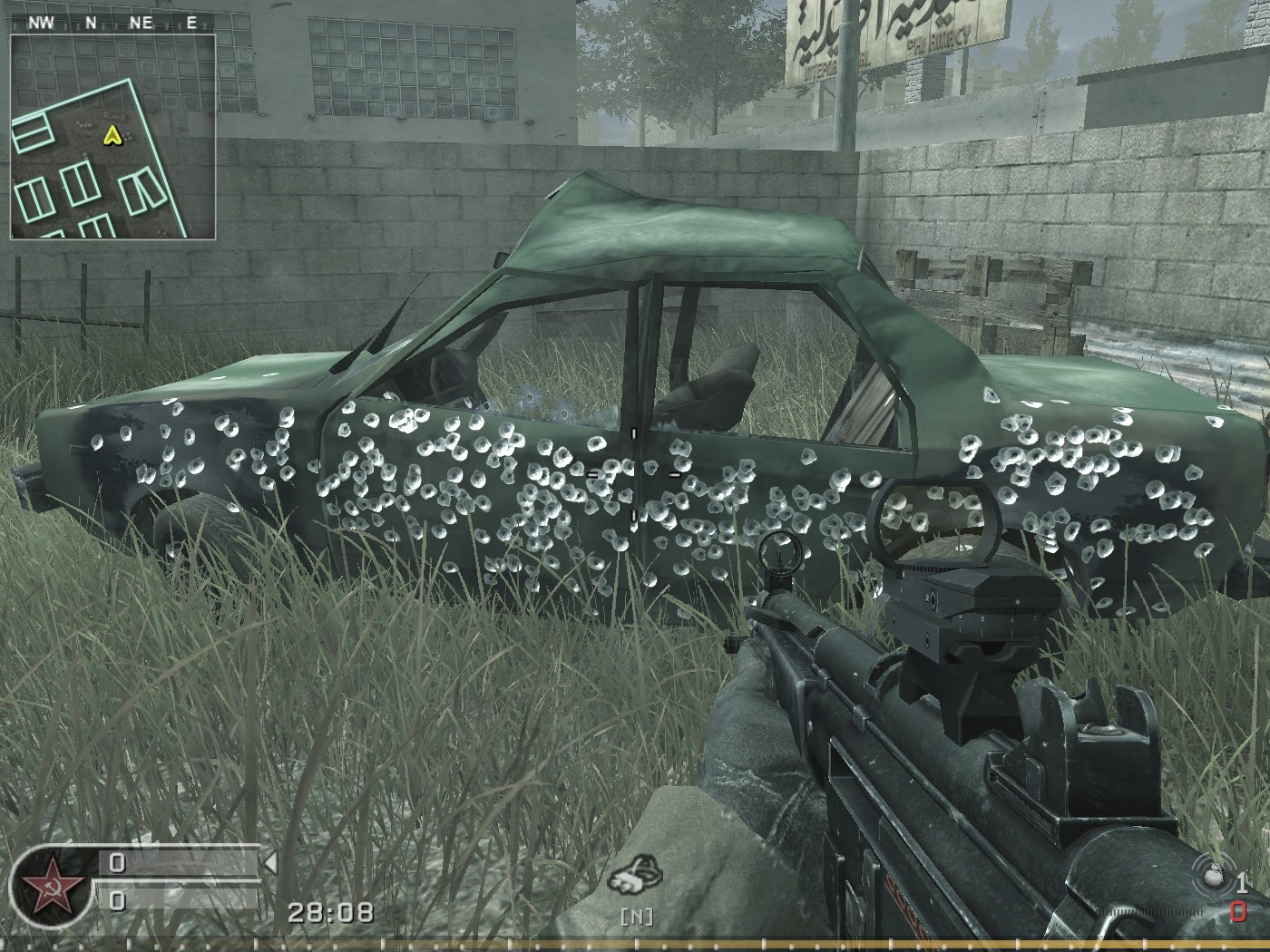The width and height of the screenshot is (1270, 952).
Task: Click the compass heading strip
Action: (112, 24)
